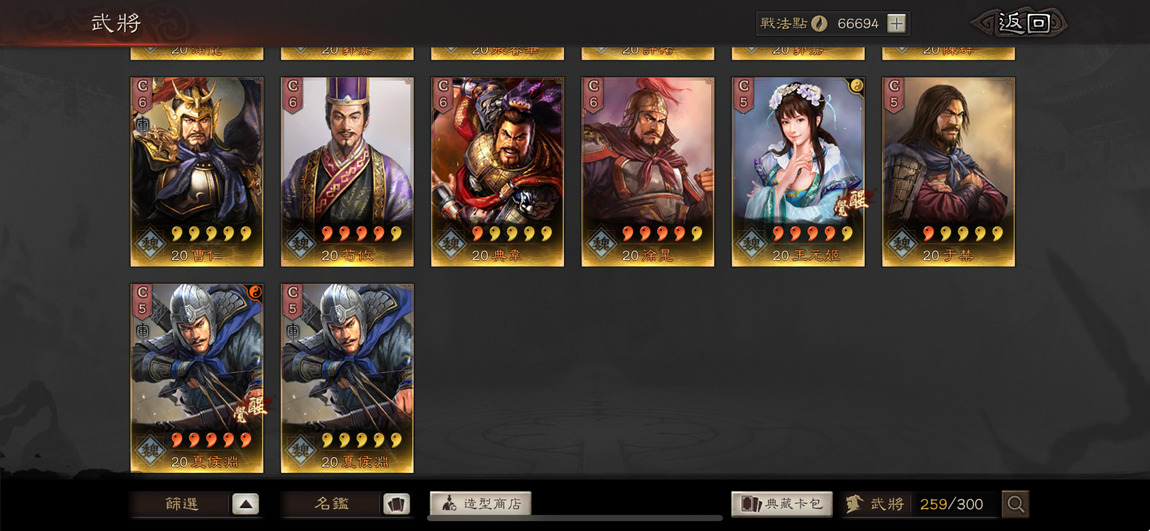Add more 戰法點 with the plus button
This screenshot has width=1150, height=531.
pyautogui.click(x=897, y=23)
